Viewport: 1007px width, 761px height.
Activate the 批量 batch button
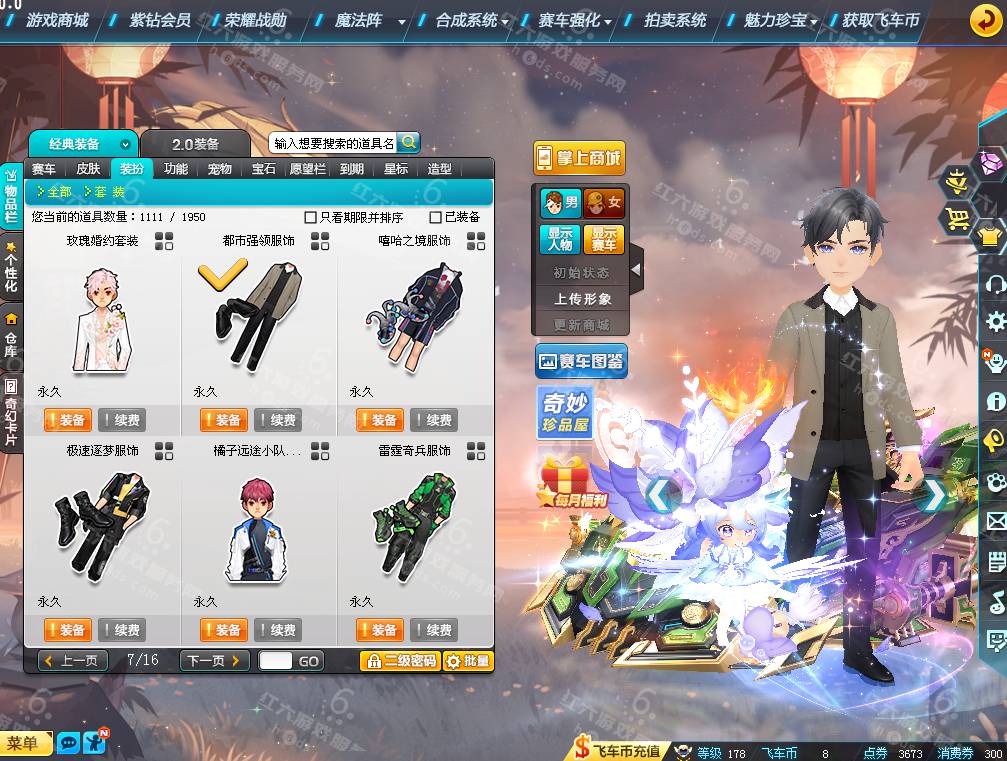point(468,661)
